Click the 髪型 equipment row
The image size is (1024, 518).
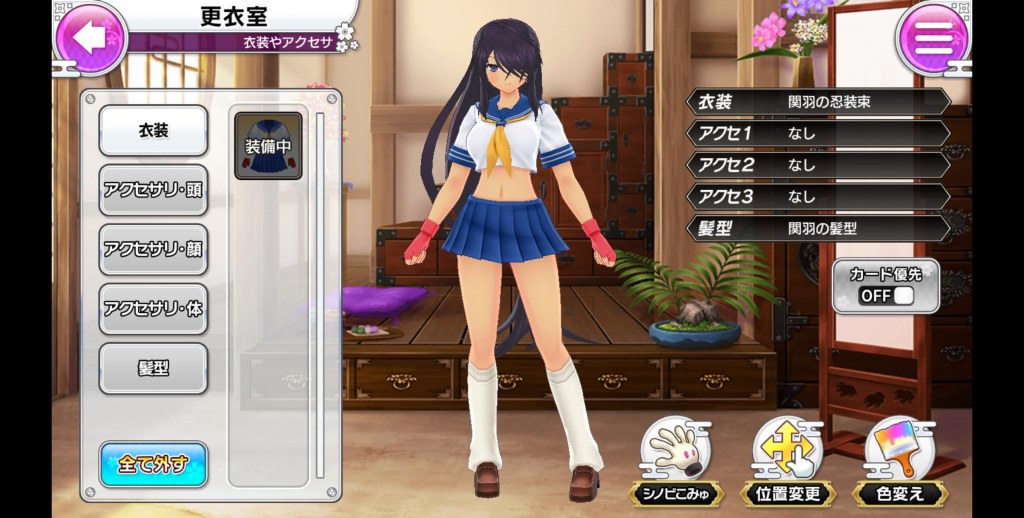pyautogui.click(x=817, y=228)
